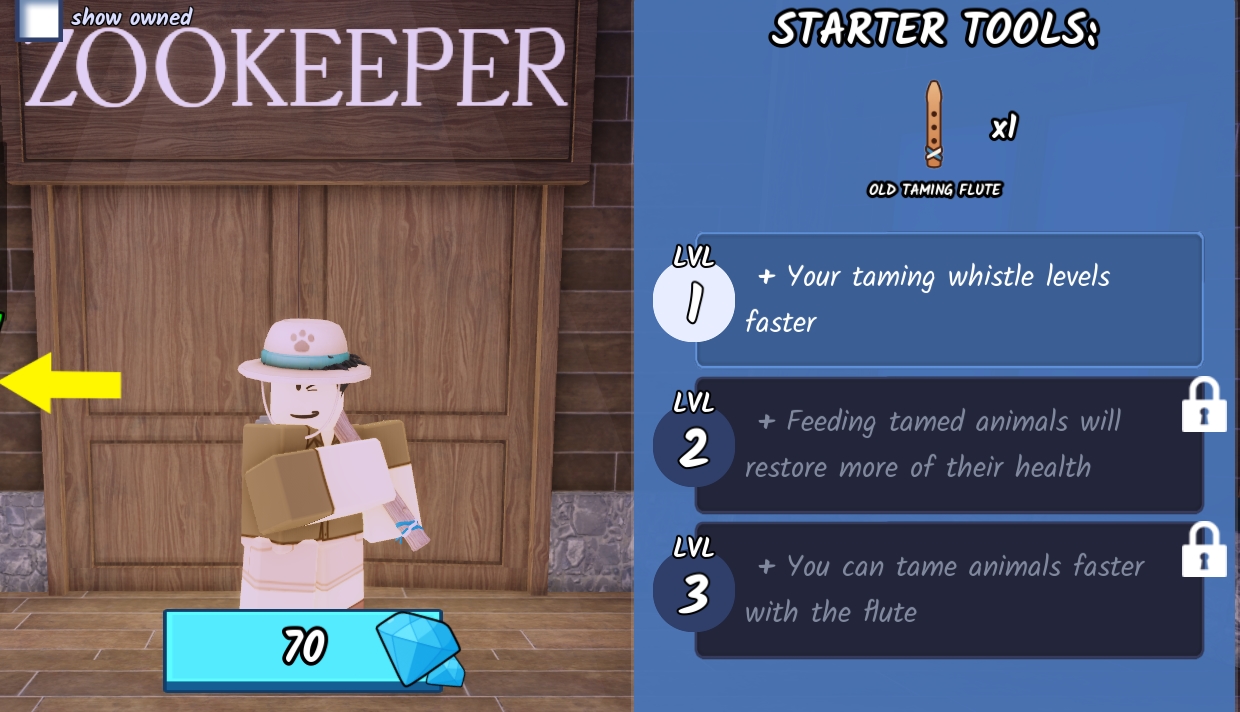Select the locked level 2 feeding perk
Image resolution: width=1240 pixels, height=712 pixels.
click(948, 445)
